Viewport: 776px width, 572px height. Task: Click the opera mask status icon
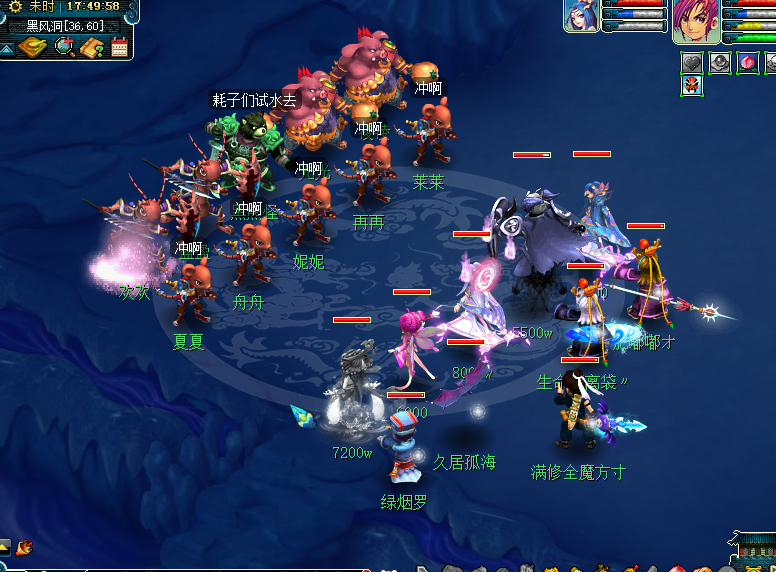692,85
